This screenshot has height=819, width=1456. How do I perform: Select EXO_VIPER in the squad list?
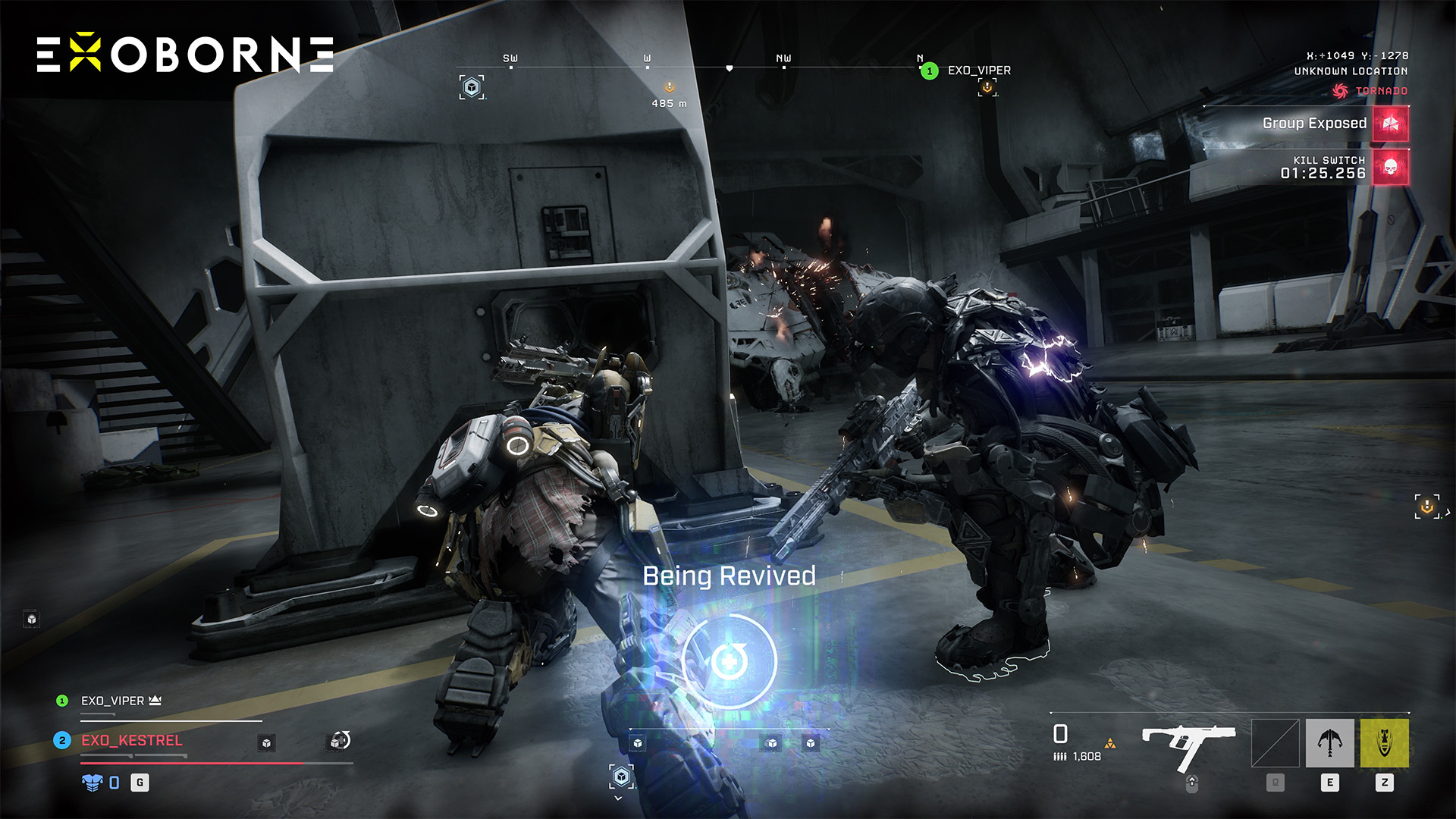[112, 701]
